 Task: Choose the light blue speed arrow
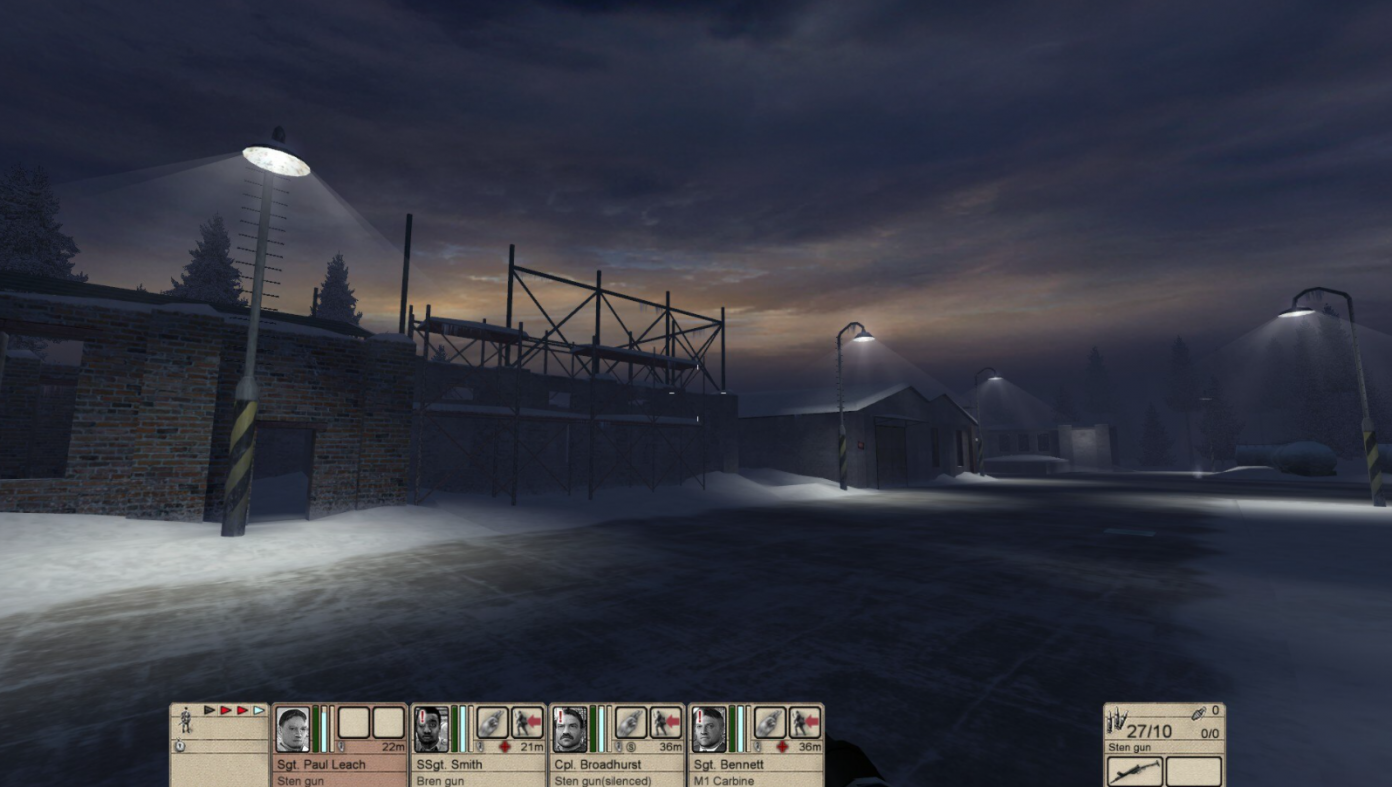[259, 710]
